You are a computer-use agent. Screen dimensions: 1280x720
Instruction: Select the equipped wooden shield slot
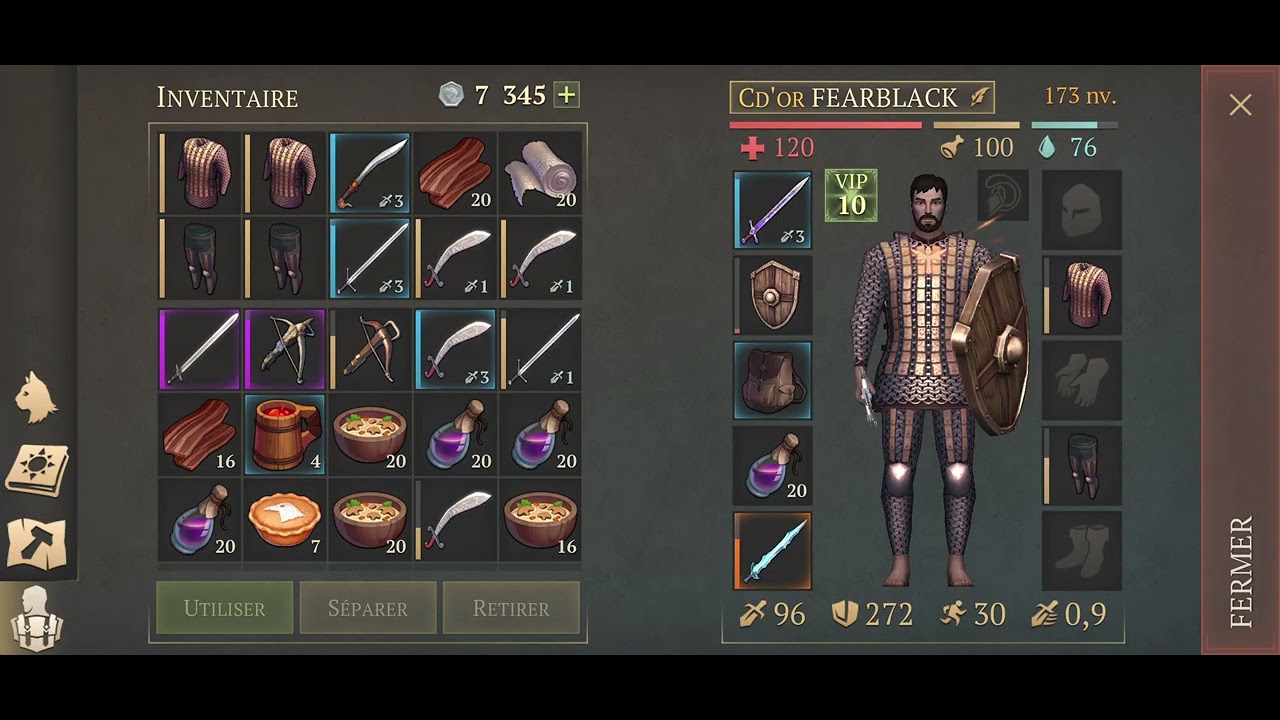coord(773,295)
